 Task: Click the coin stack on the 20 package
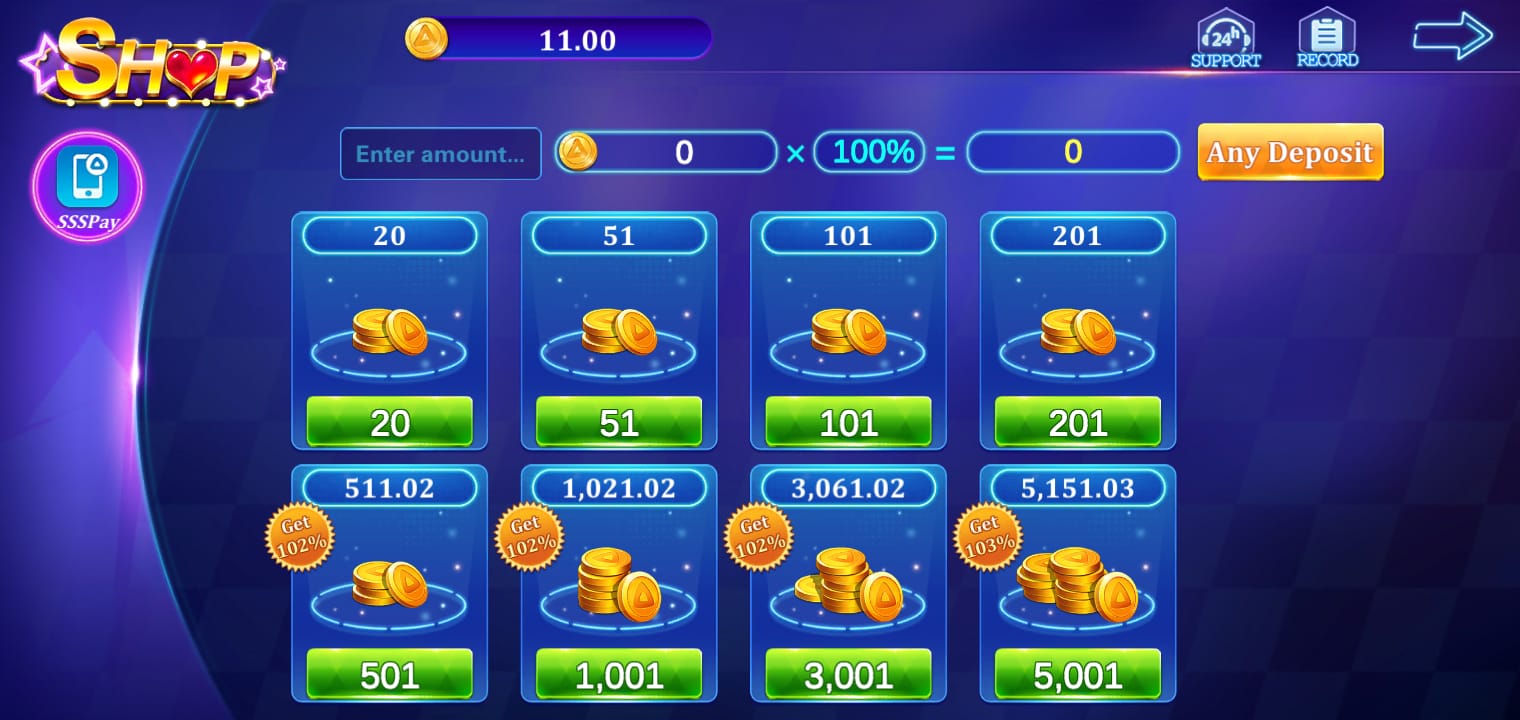389,333
